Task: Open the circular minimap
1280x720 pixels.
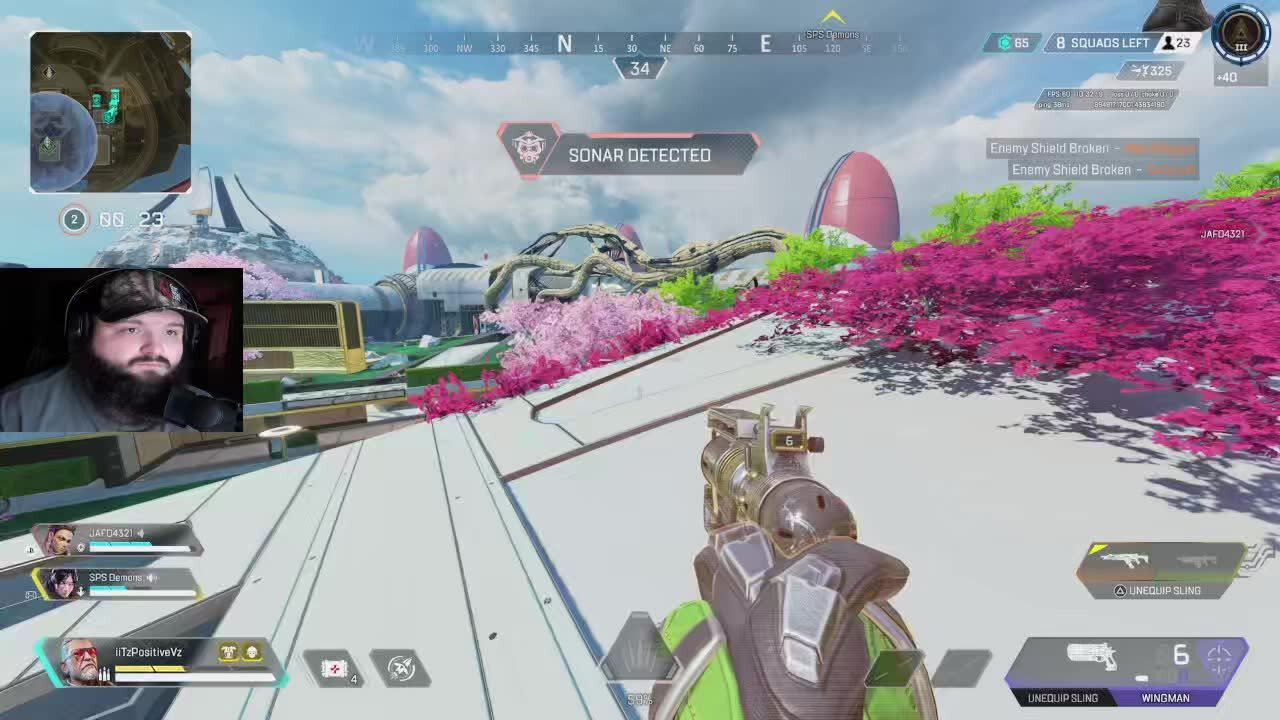Action: click(110, 112)
